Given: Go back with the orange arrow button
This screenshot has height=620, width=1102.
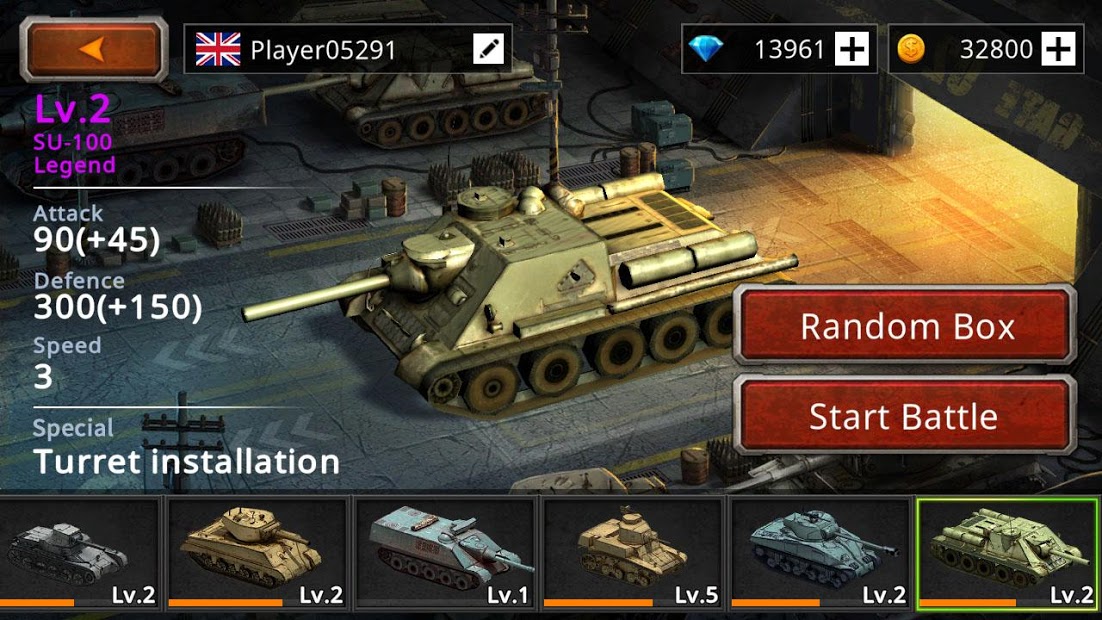Looking at the screenshot, I should tap(95, 49).
